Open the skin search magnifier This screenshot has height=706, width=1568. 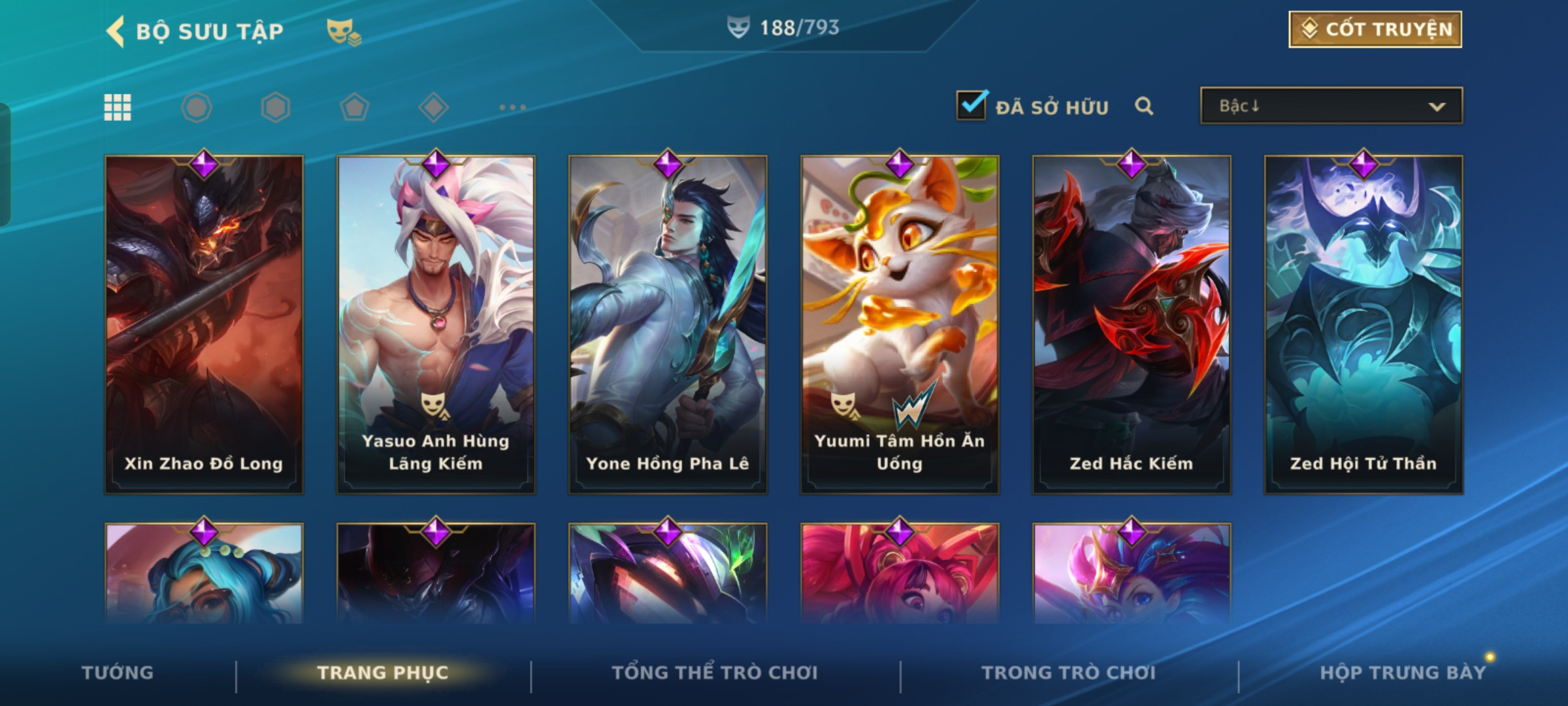1143,106
